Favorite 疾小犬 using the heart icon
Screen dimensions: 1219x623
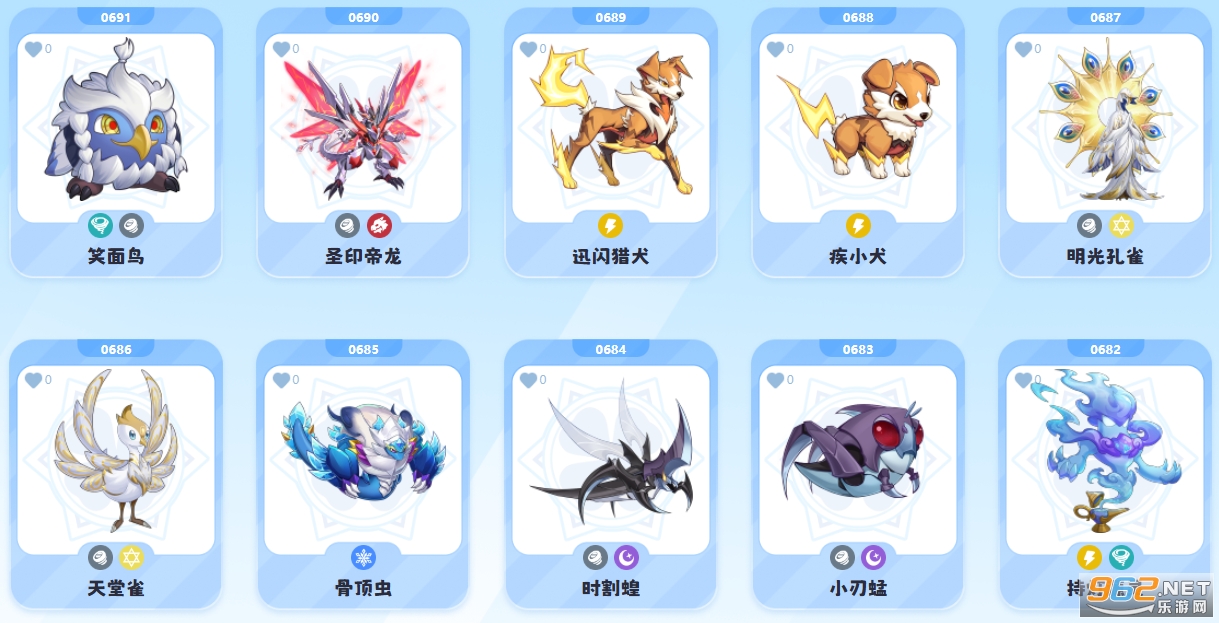point(775,49)
